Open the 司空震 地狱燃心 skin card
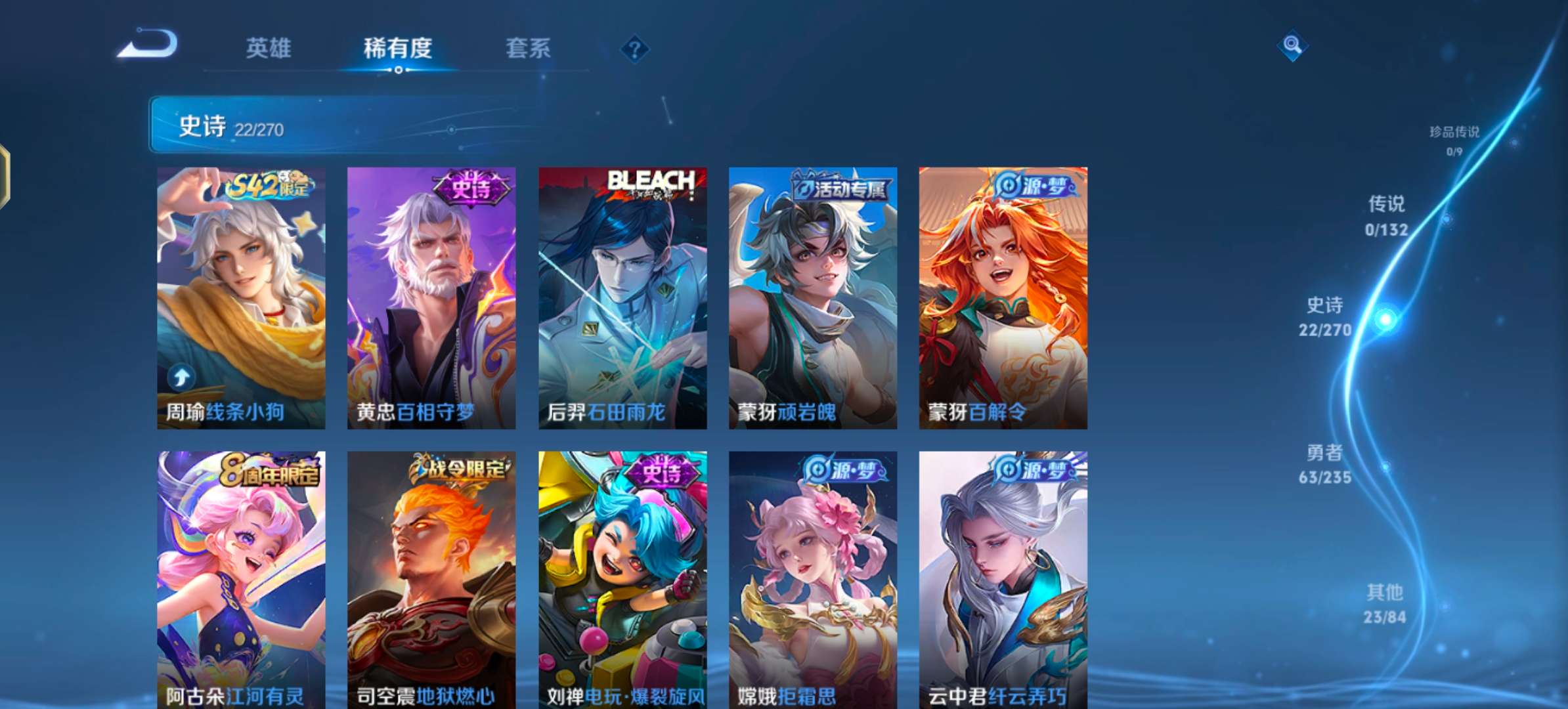This screenshot has height=709, width=1568. click(x=431, y=579)
